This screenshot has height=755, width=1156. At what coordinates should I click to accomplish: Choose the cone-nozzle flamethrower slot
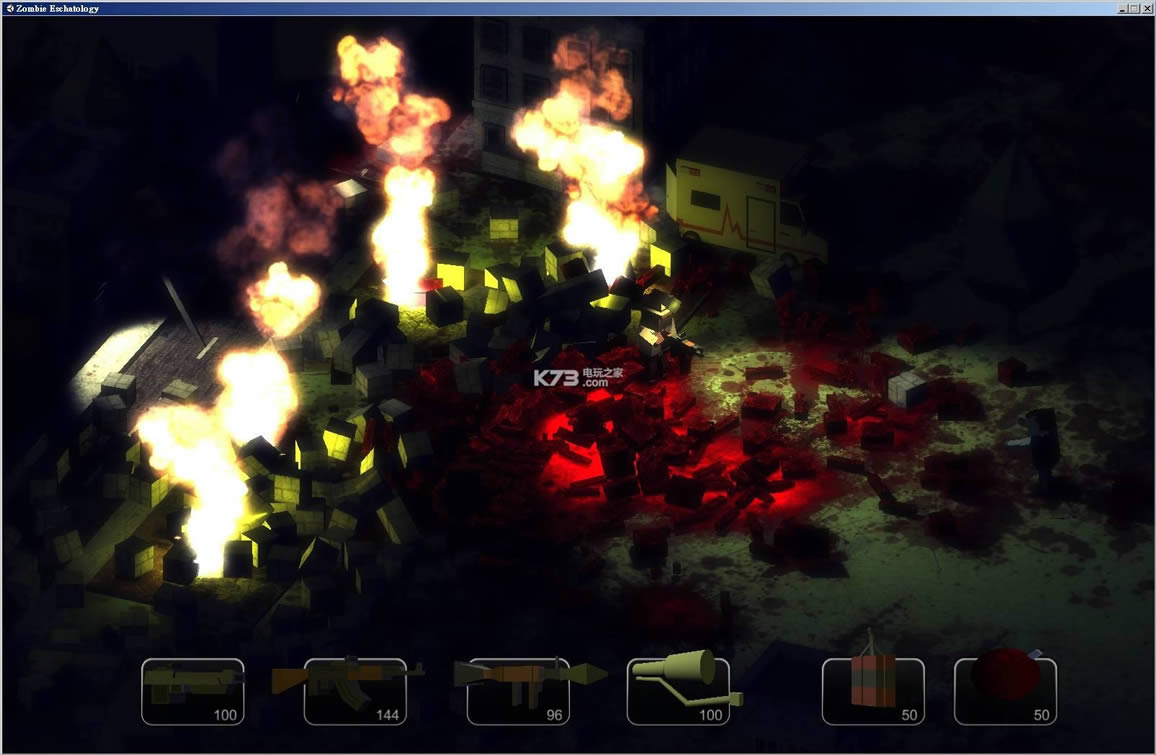point(678,690)
